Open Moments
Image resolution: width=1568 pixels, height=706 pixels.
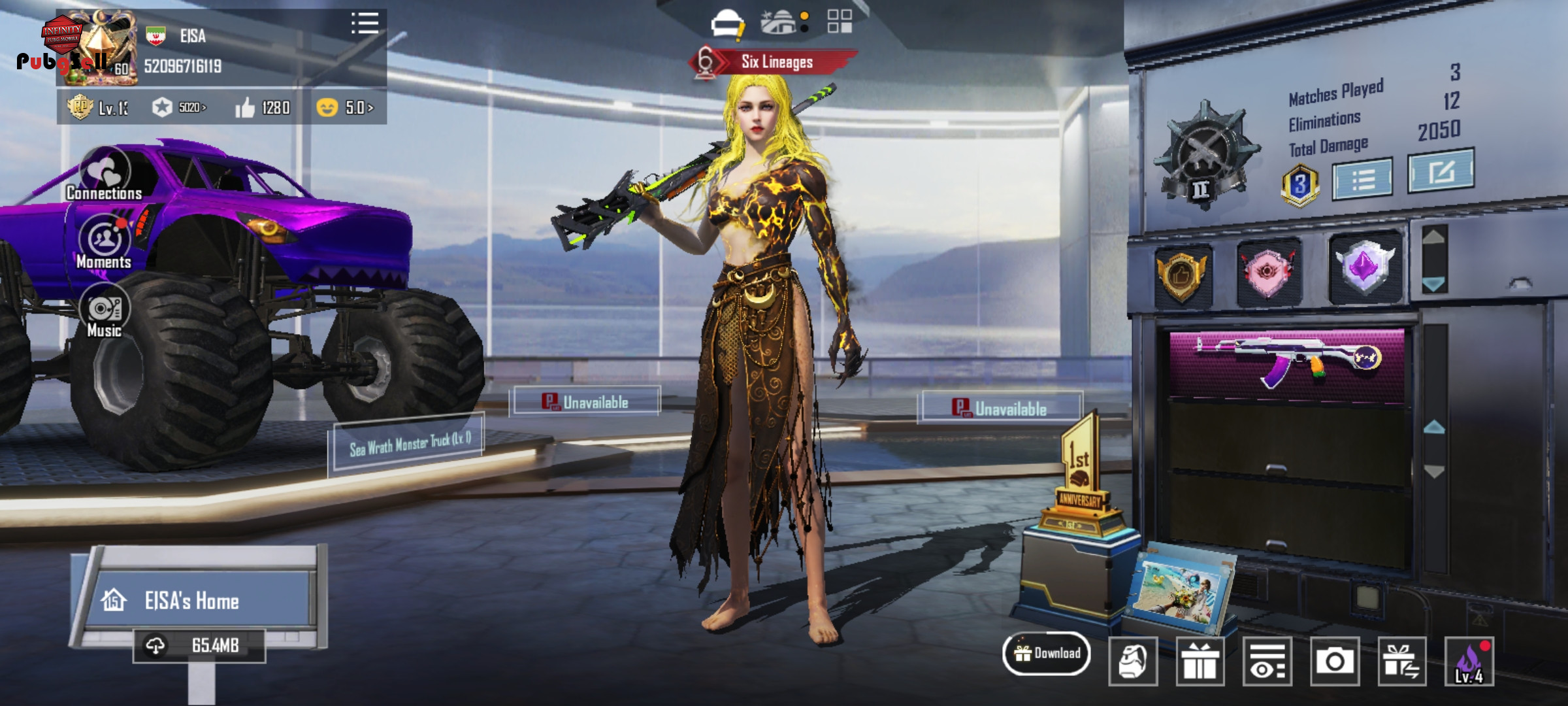(105, 242)
